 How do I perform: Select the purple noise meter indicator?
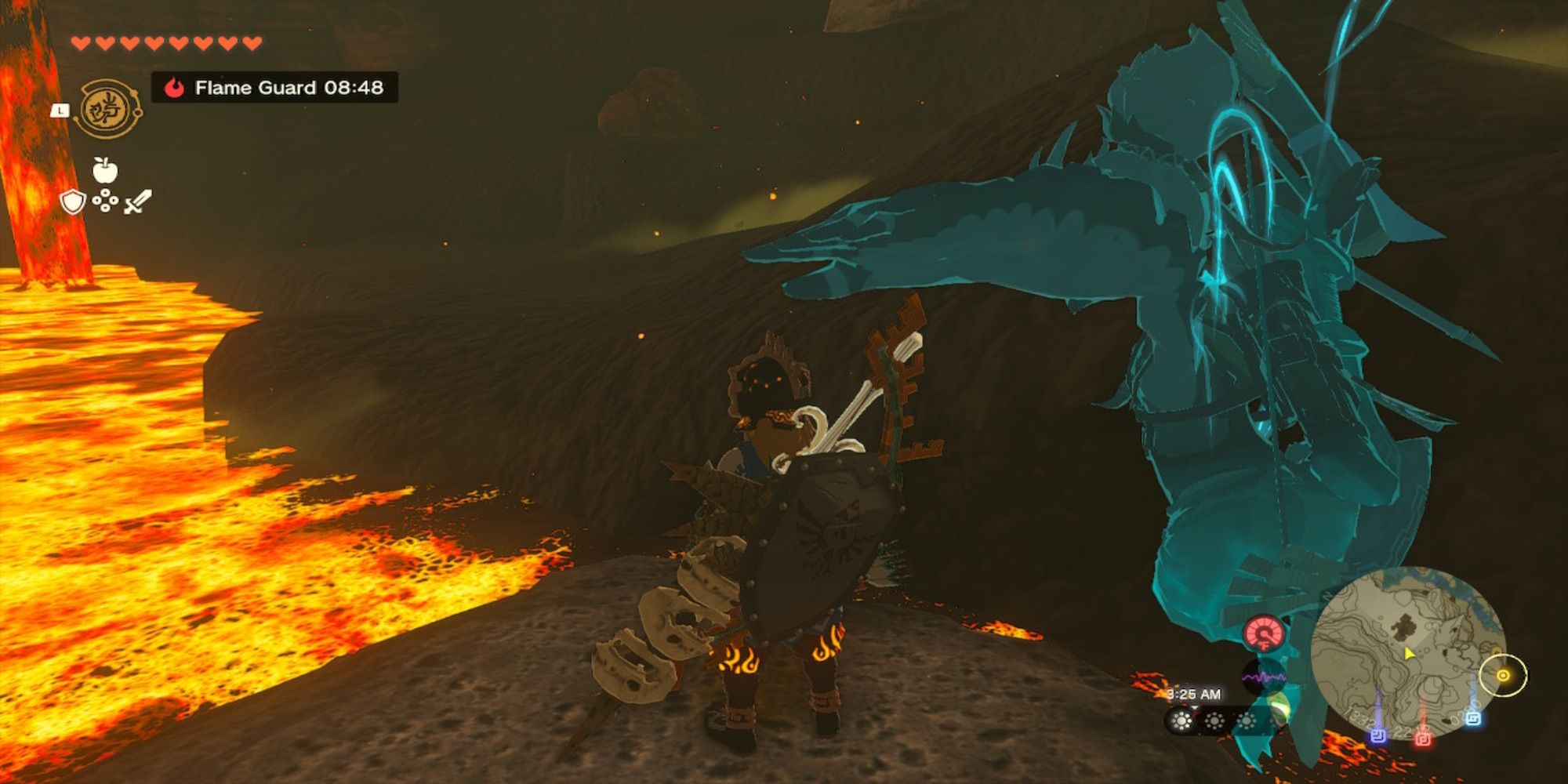[x=1265, y=677]
